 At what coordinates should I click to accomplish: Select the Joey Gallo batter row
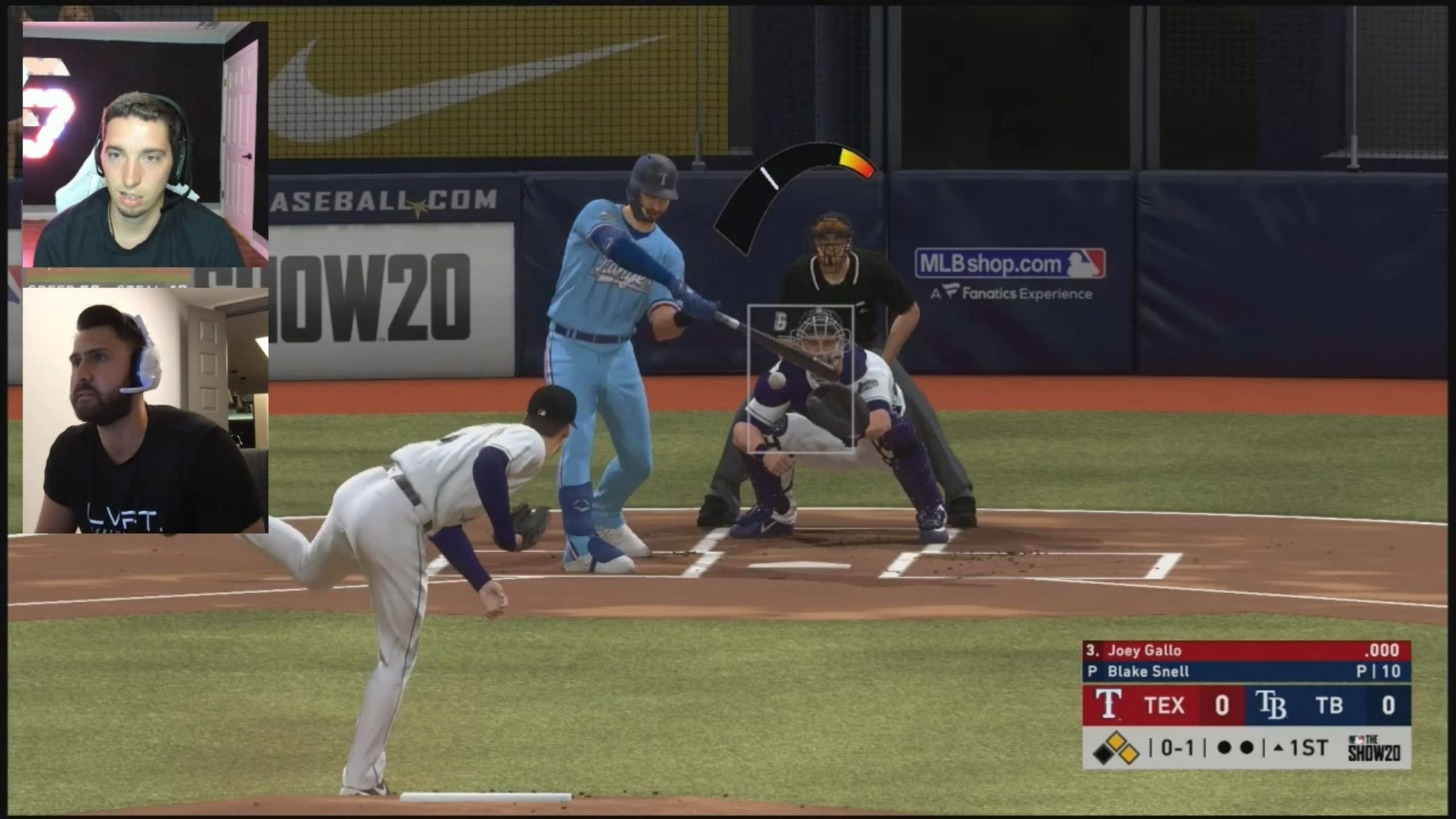[x=1246, y=651]
